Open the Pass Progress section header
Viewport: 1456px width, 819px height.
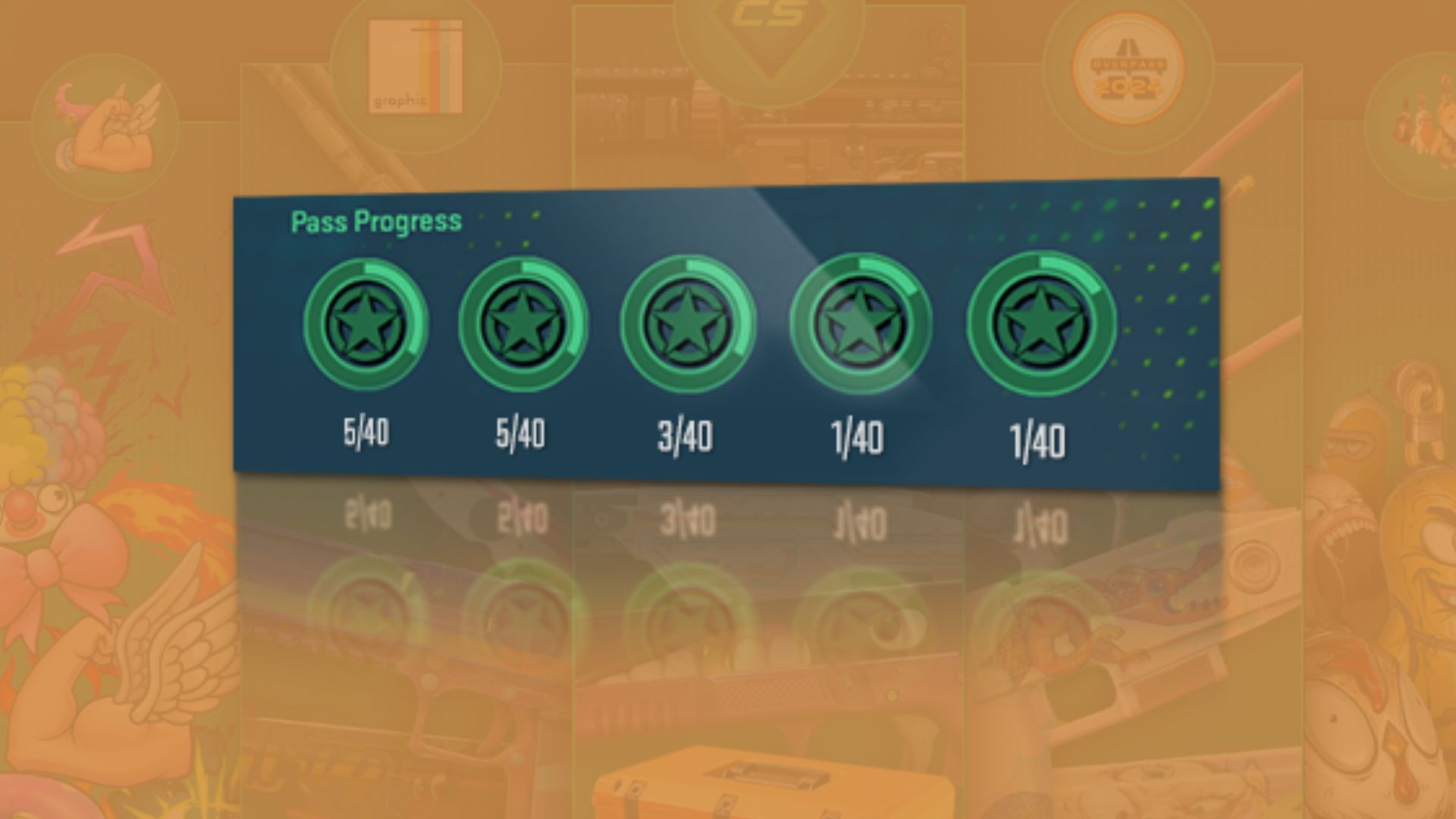(375, 221)
